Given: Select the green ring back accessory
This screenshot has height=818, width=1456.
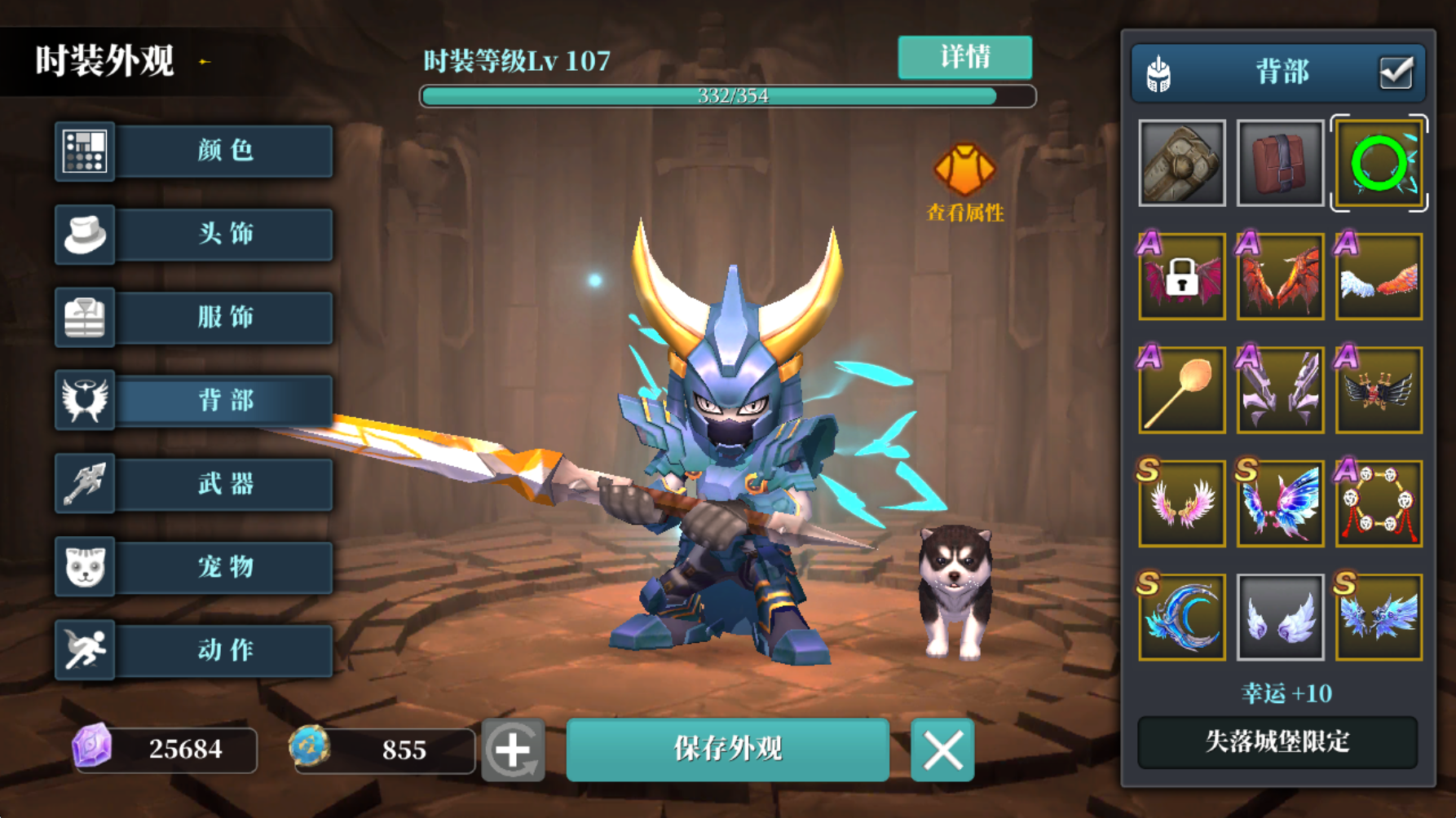Looking at the screenshot, I should 1379,163.
